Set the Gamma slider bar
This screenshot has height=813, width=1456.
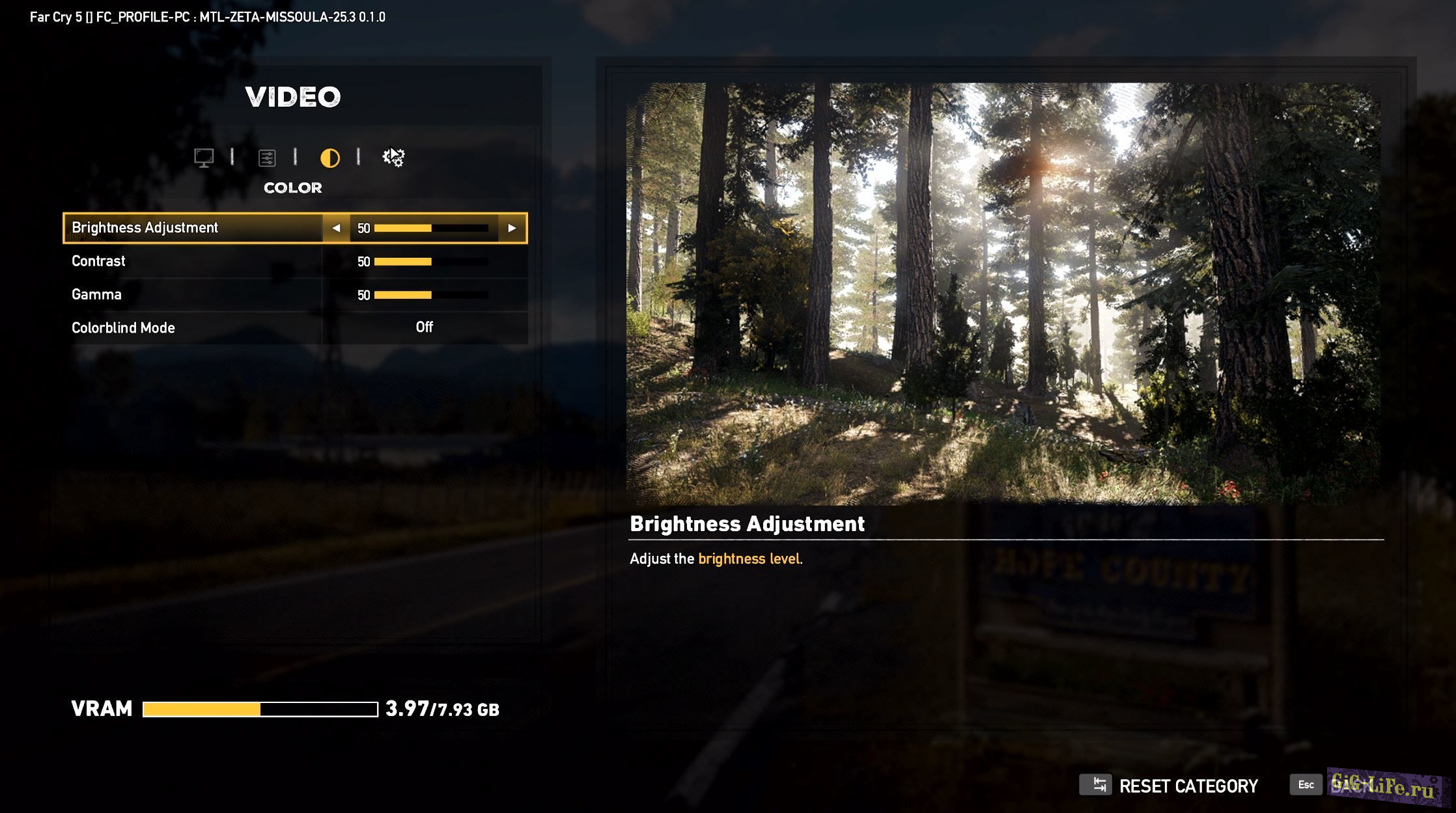point(431,295)
